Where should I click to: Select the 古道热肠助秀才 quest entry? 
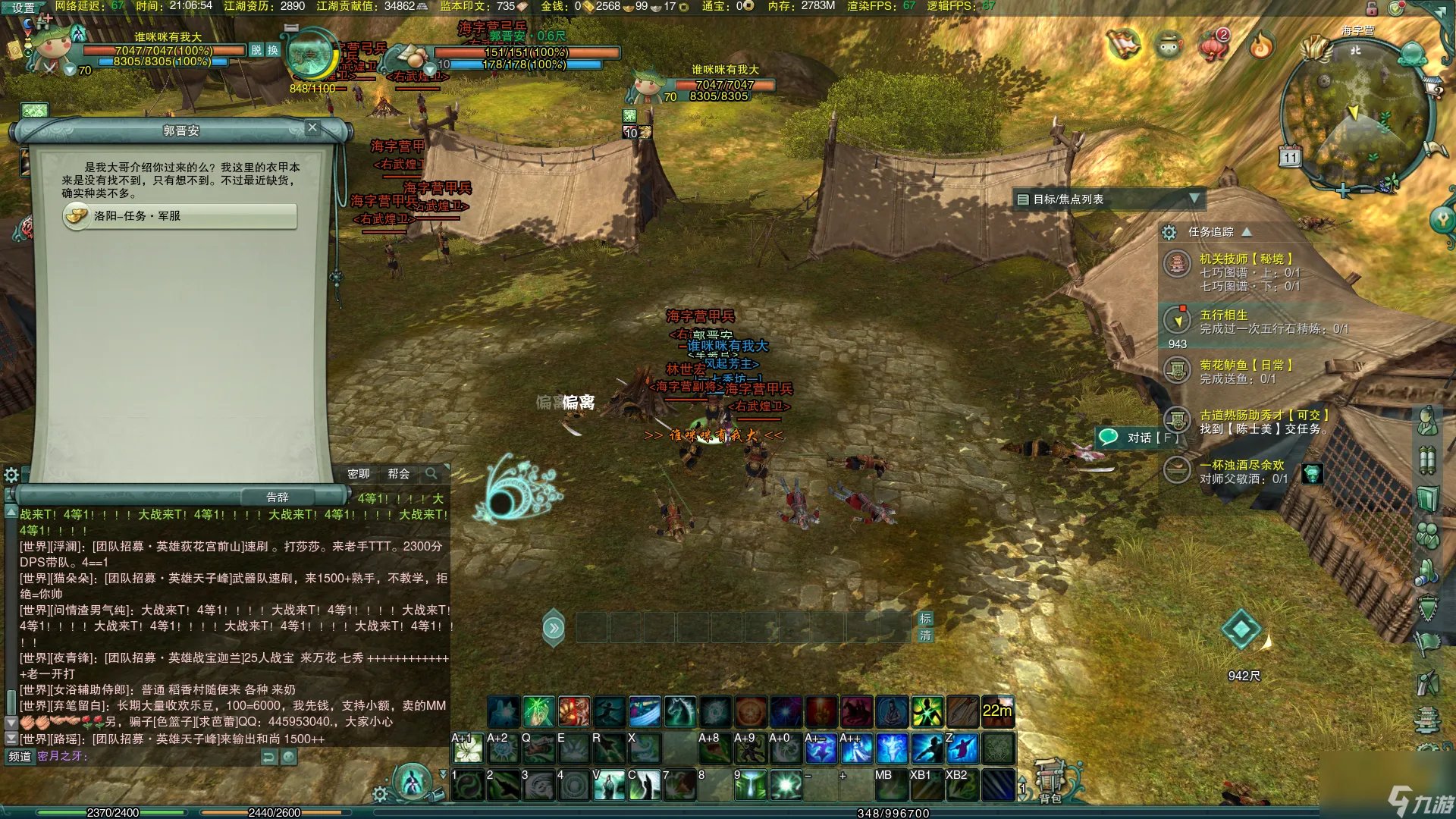1263,416
